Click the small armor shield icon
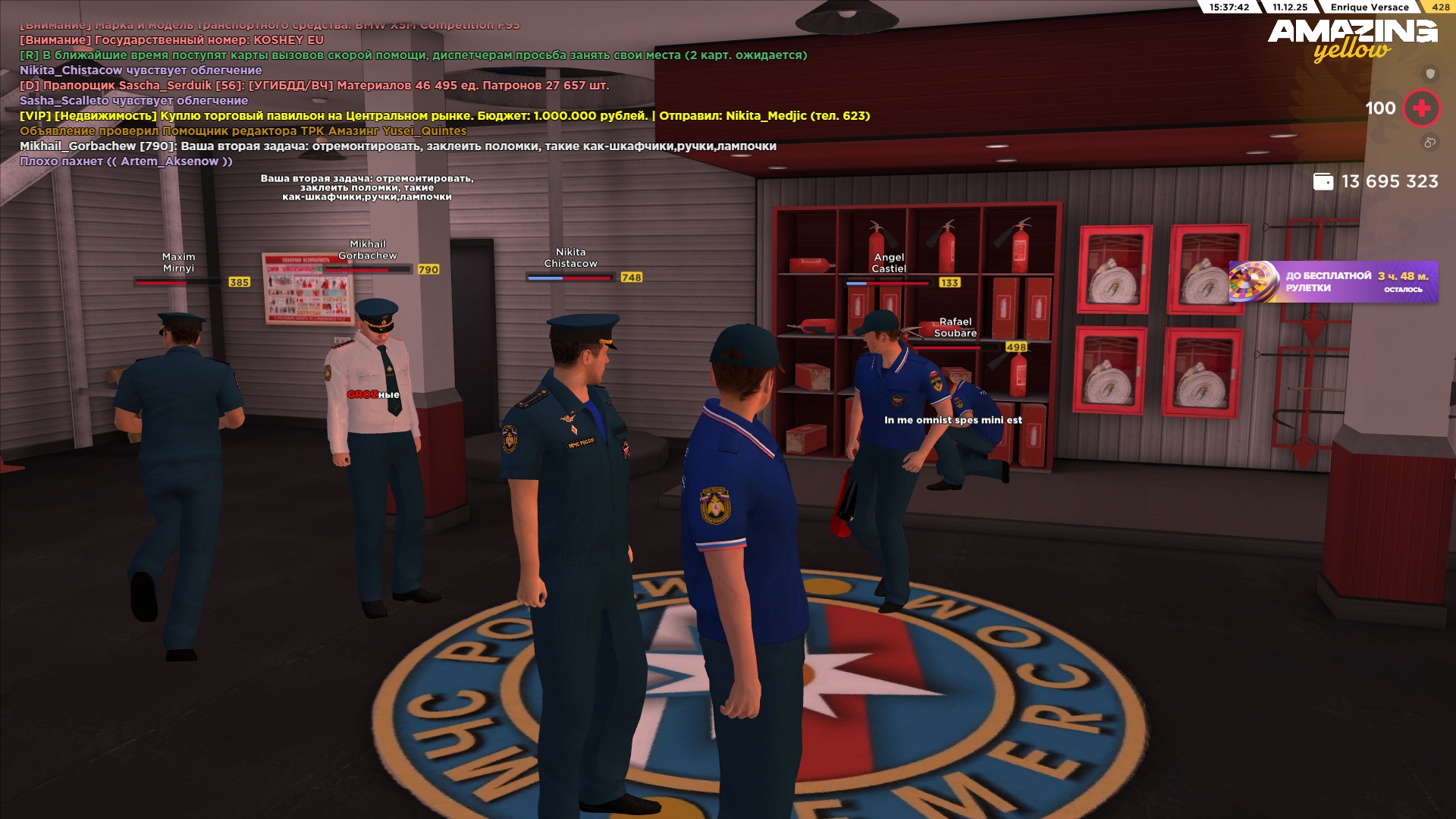Image resolution: width=1456 pixels, height=819 pixels. [1430, 74]
